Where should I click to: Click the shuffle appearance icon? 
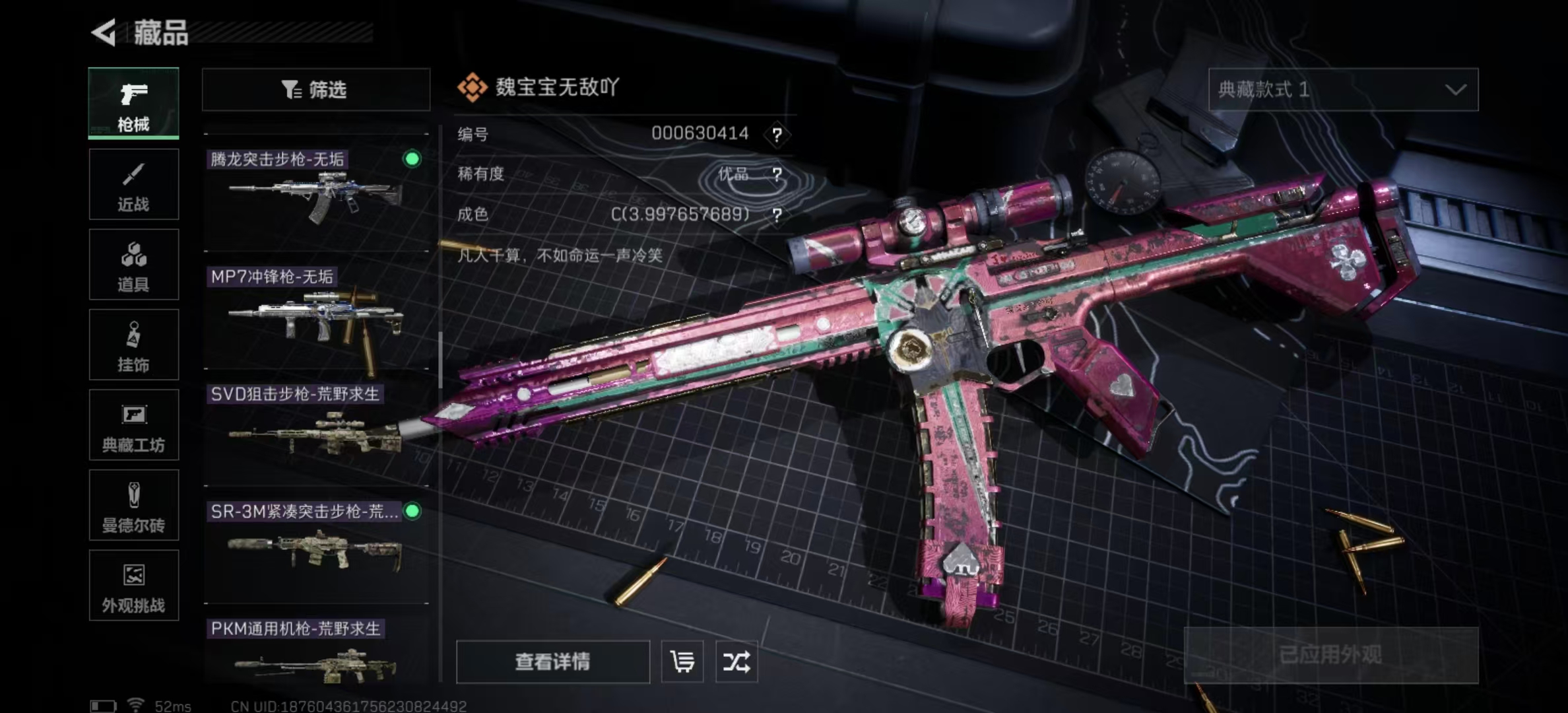(x=737, y=662)
